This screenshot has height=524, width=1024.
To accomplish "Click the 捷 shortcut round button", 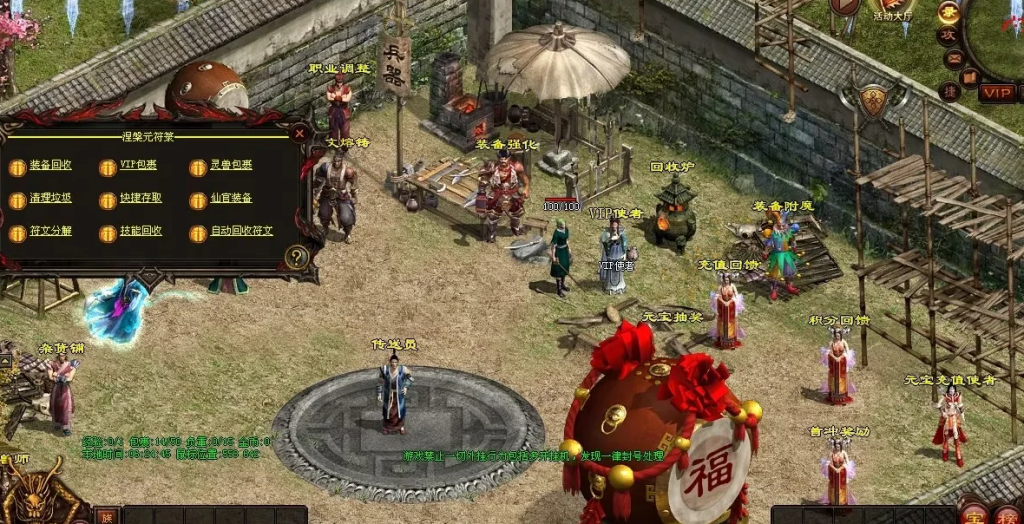I will tap(950, 92).
